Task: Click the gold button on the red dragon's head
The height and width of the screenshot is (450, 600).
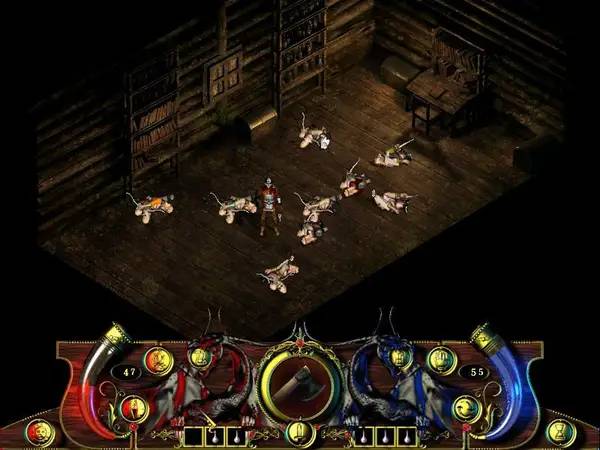Action: pos(199,357)
